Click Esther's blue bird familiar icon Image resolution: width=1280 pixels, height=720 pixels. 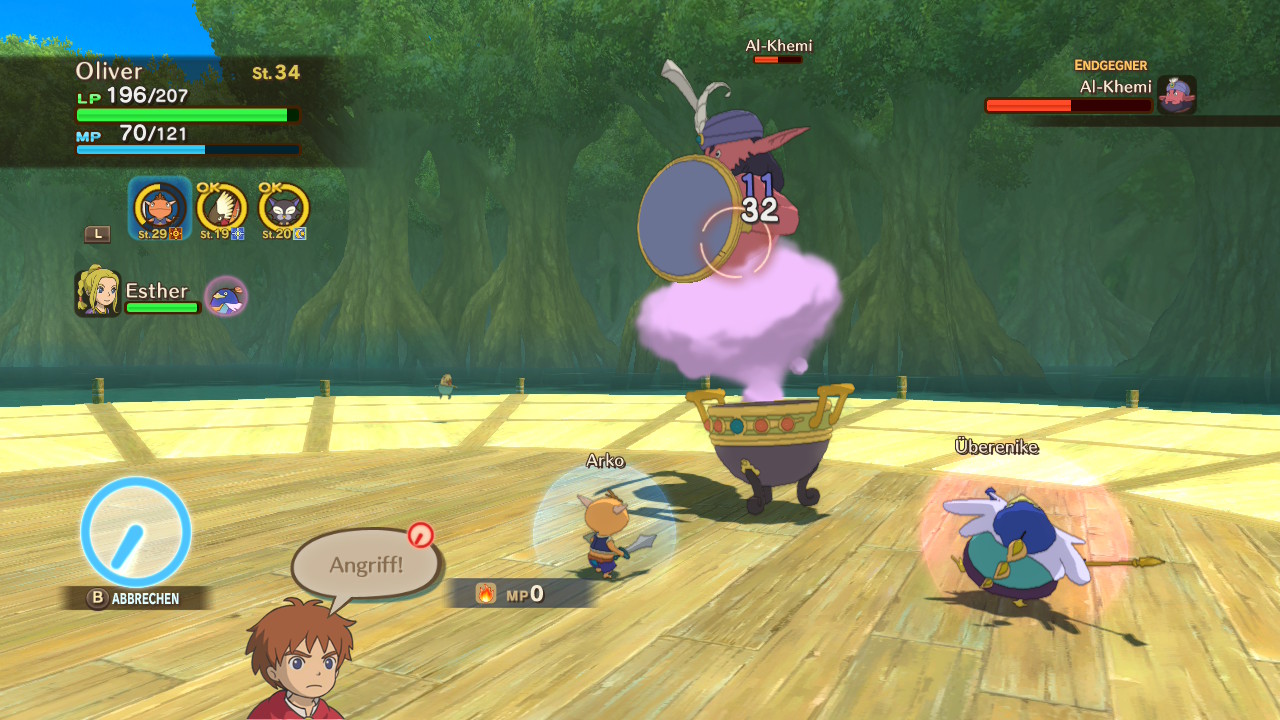pos(226,297)
